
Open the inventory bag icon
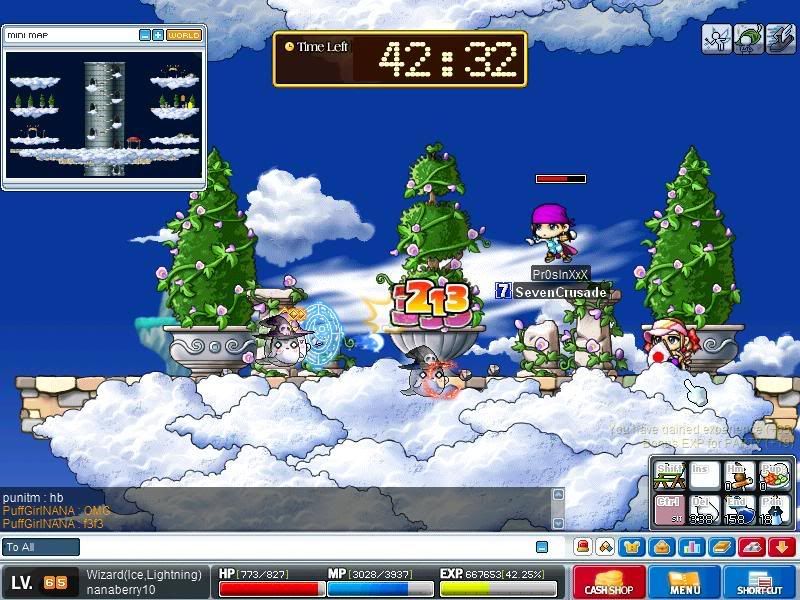(x=661, y=547)
